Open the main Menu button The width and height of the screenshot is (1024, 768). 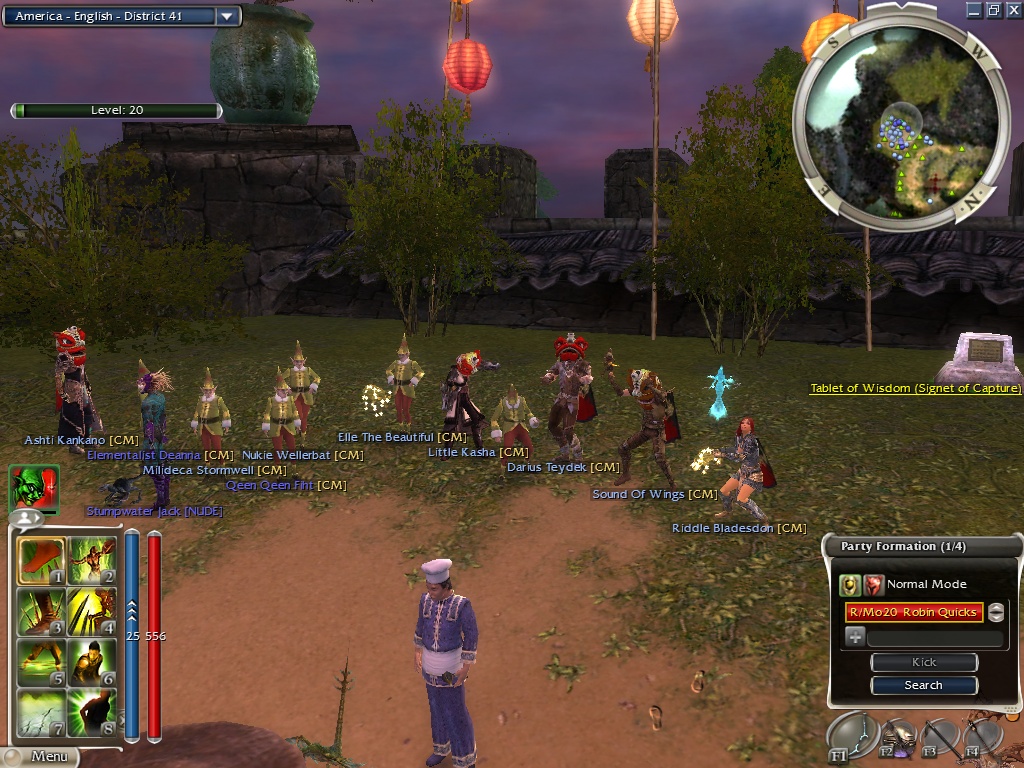pos(50,756)
